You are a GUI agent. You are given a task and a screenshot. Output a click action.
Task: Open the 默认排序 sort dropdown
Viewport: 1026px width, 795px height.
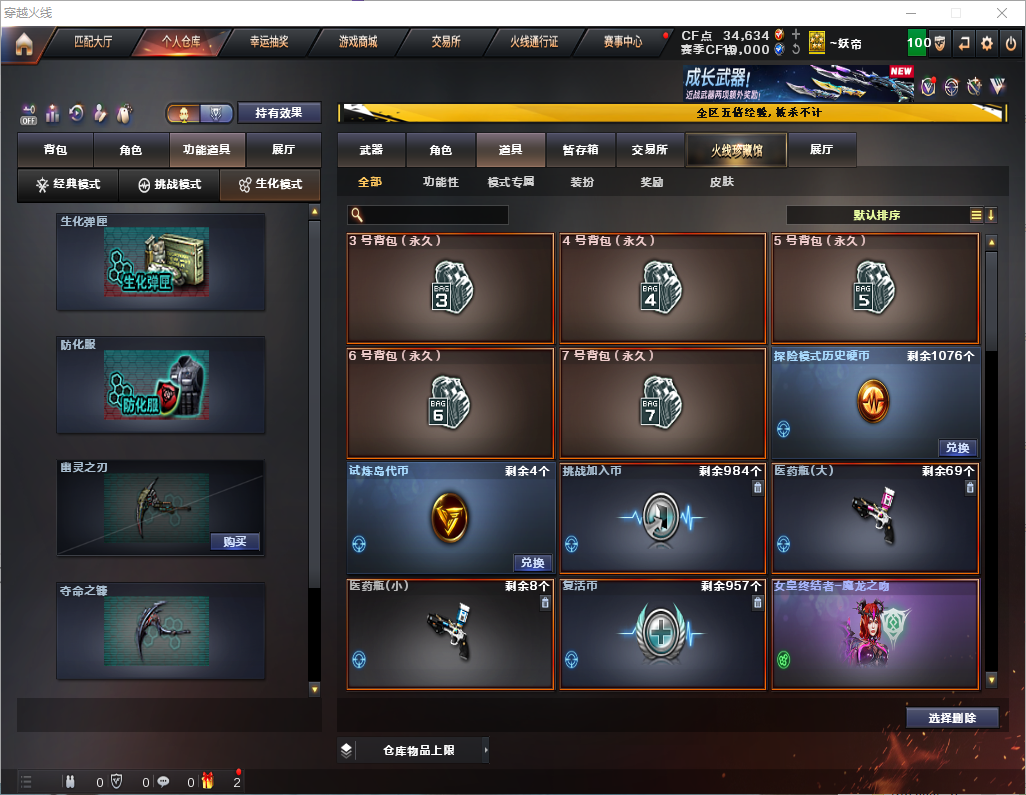(876, 215)
